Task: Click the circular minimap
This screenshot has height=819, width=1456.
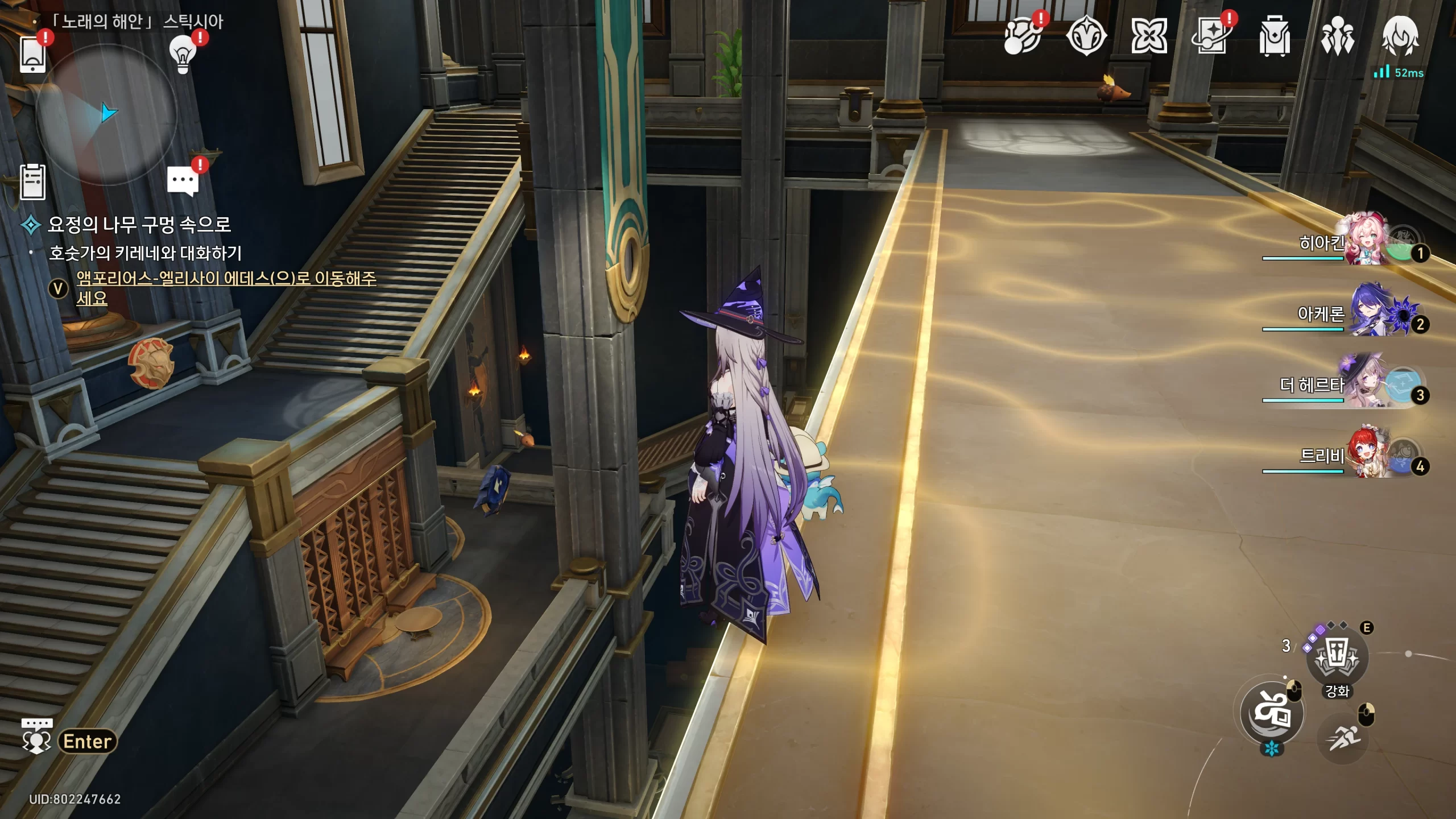Action: point(106,114)
